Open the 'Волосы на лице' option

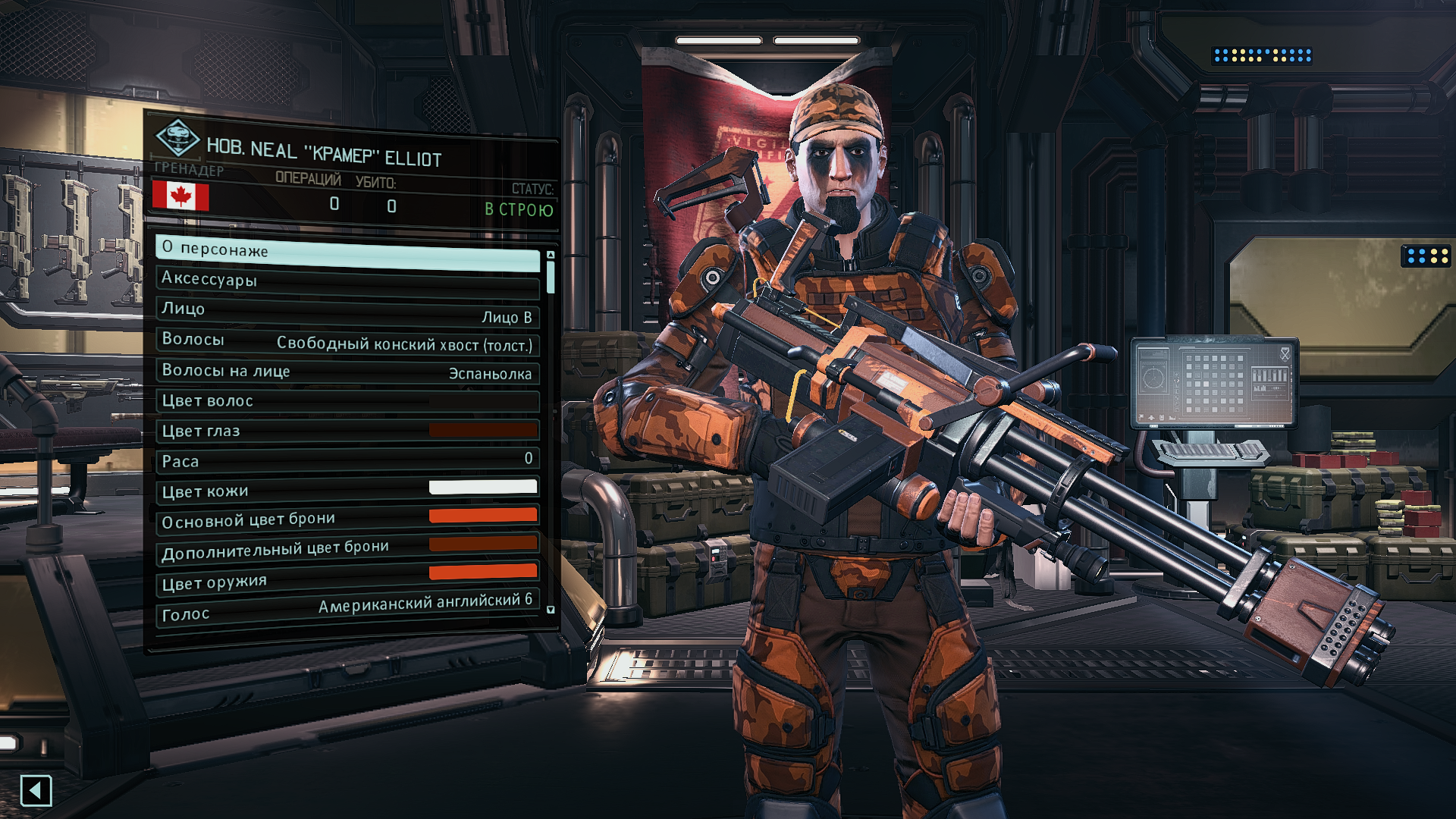(347, 372)
